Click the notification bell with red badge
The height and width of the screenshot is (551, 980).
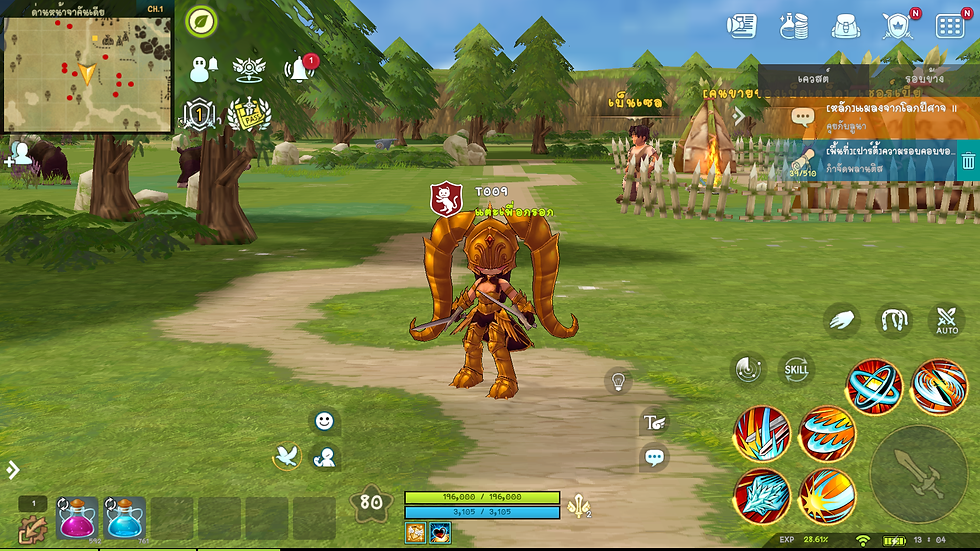298,69
